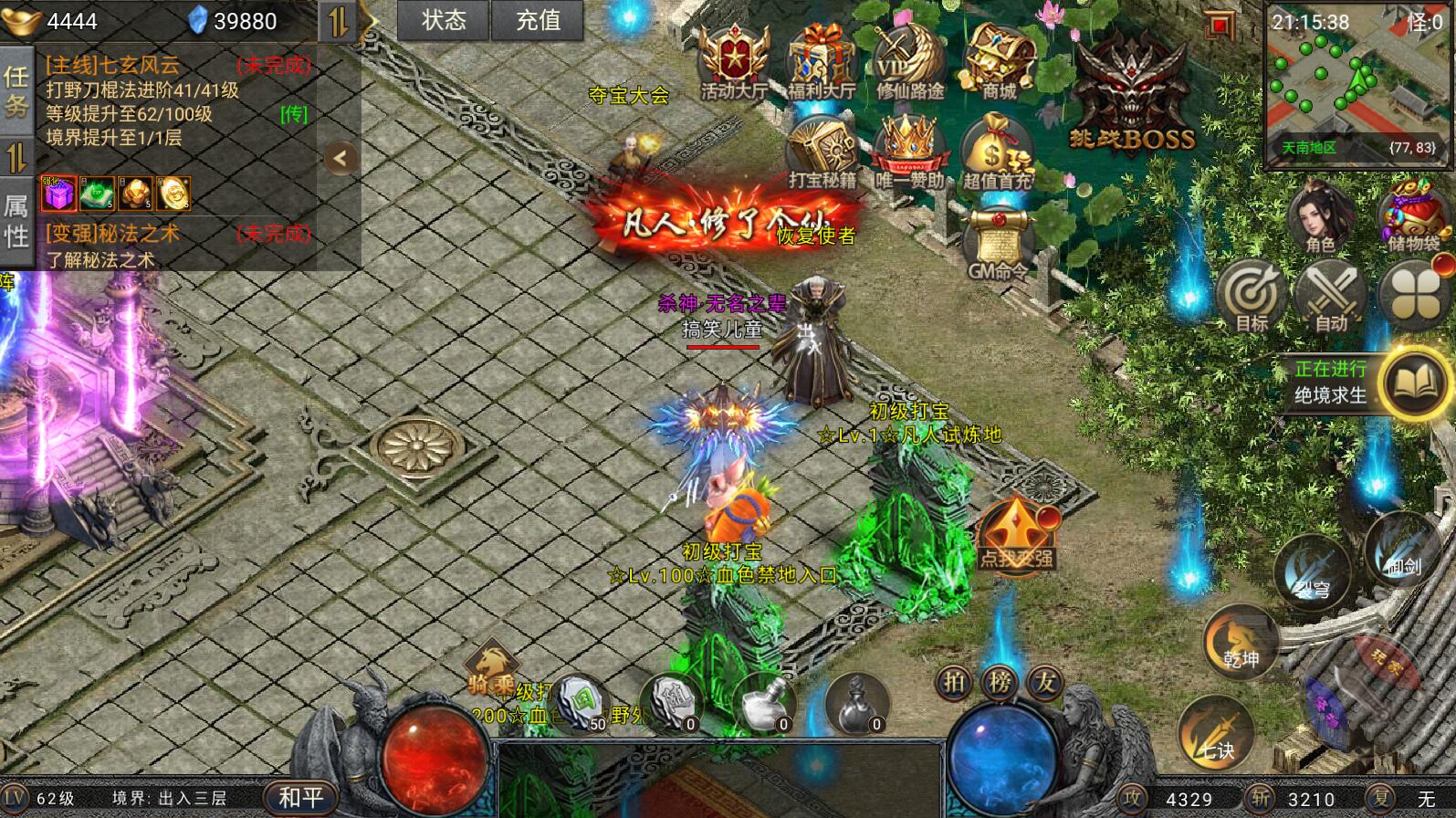Image resolution: width=1456 pixels, height=818 pixels.
Task: Open the 状态 status button
Action: [x=444, y=20]
